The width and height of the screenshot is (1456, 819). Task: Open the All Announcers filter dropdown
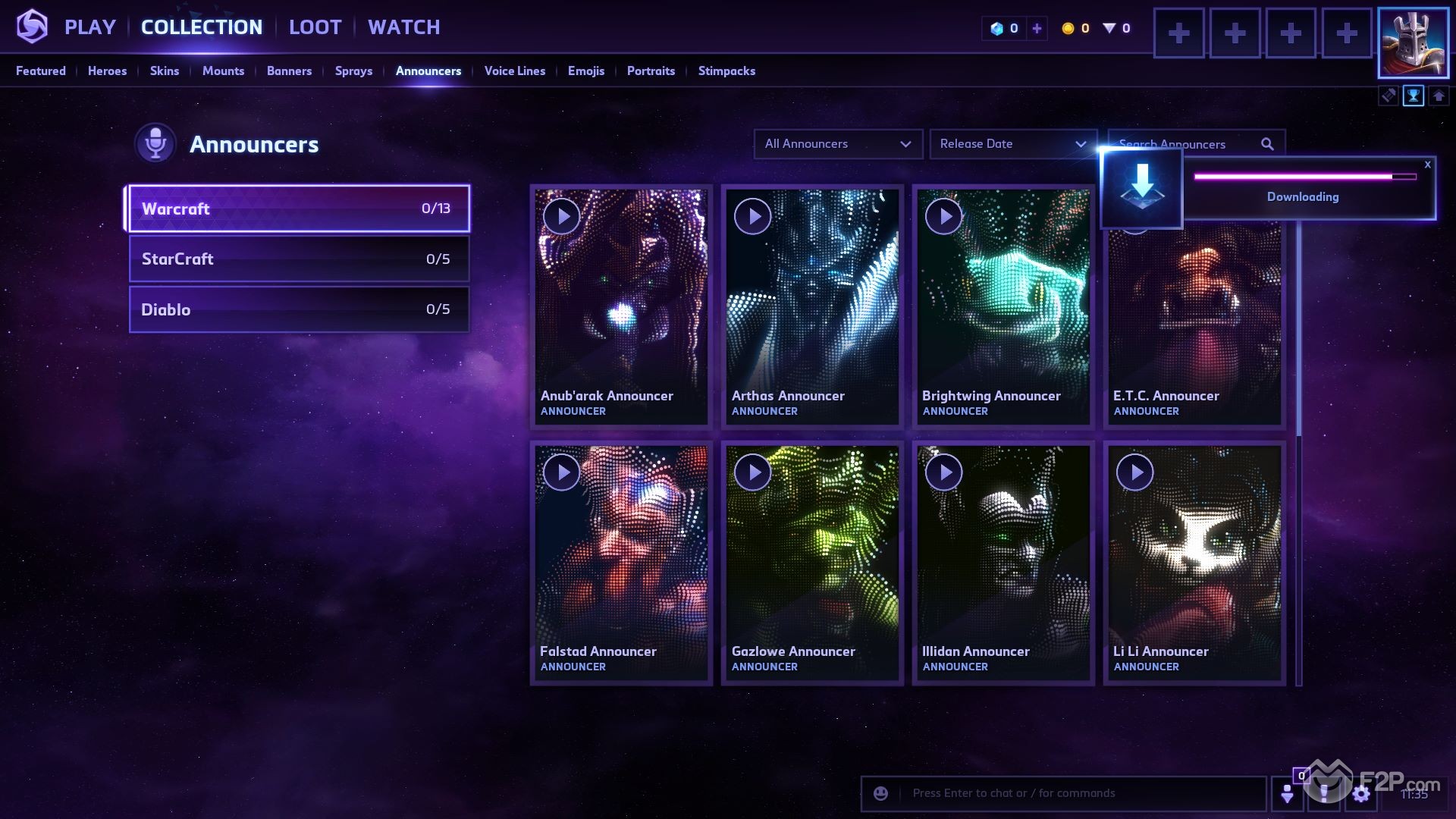(837, 144)
